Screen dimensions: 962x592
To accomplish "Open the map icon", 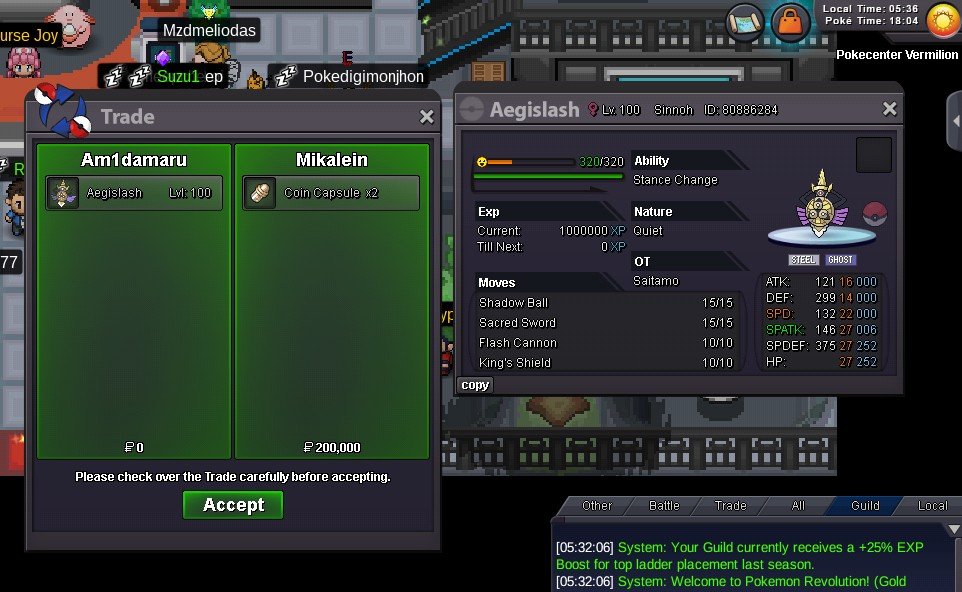I will (744, 21).
